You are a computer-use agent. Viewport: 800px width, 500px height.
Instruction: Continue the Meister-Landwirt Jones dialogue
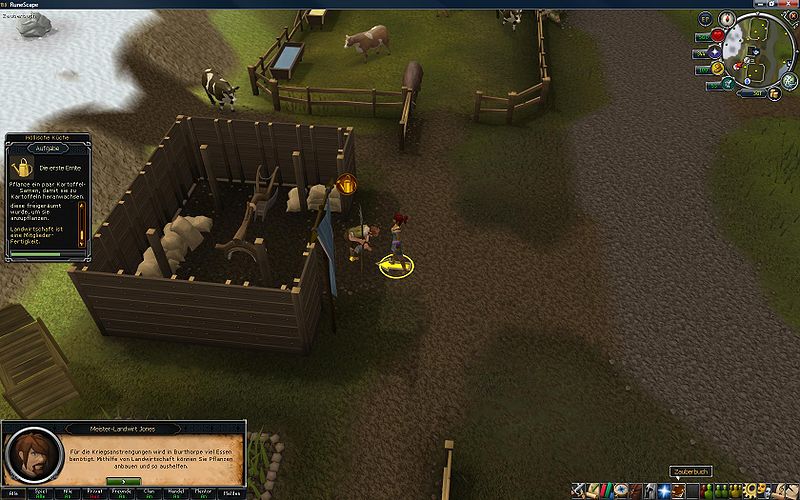(x=122, y=482)
